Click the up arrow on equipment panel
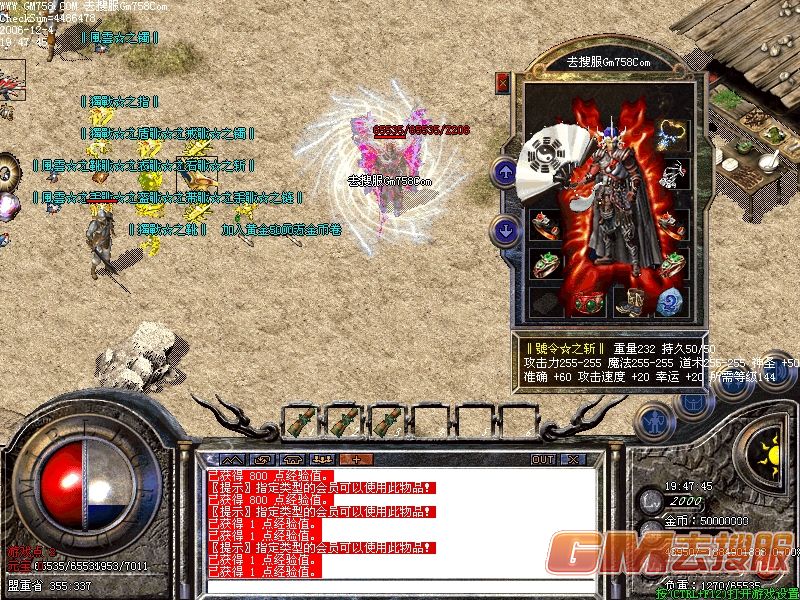The width and height of the screenshot is (800, 600). pyautogui.click(x=504, y=171)
